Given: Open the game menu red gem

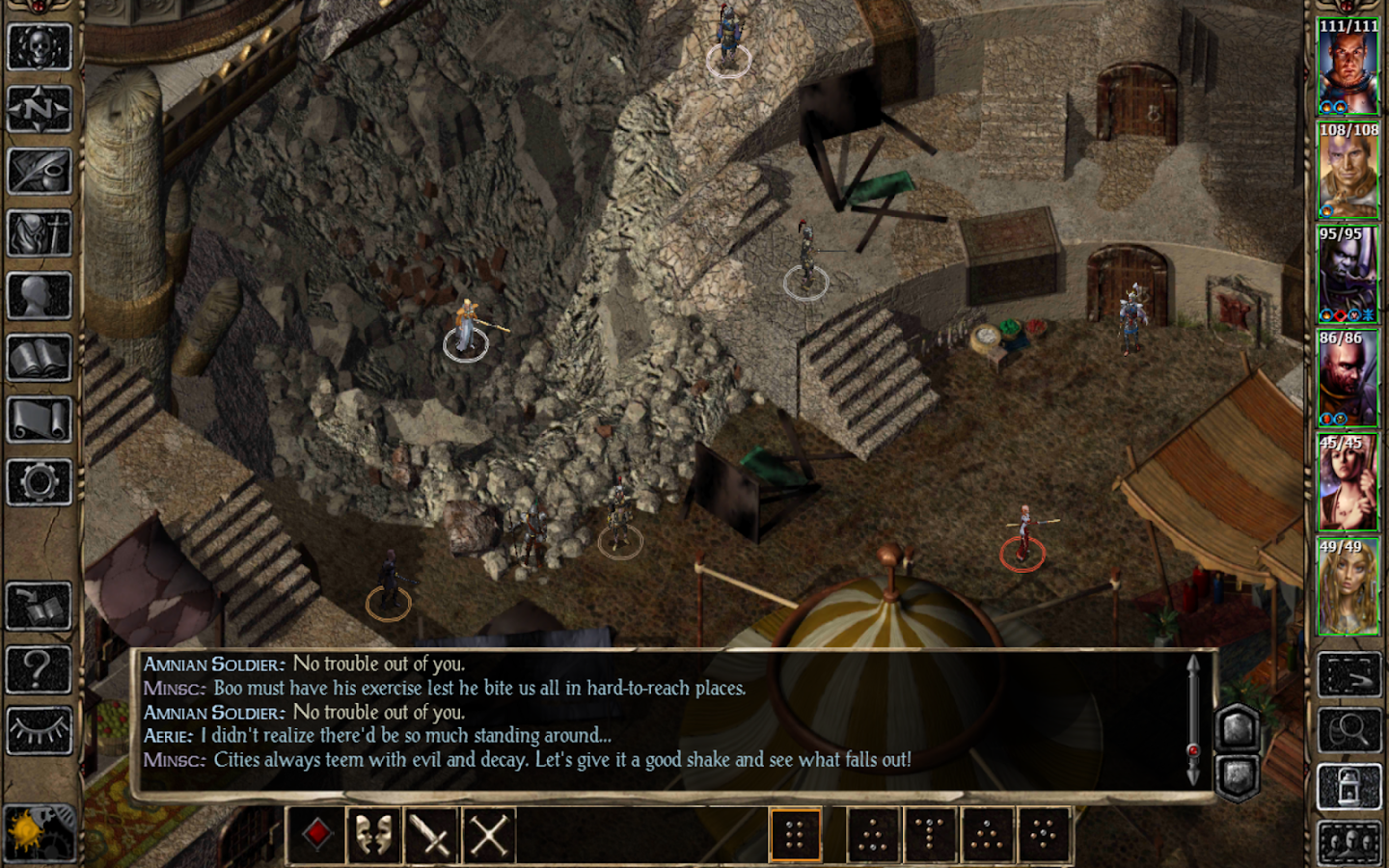Looking at the screenshot, I should click(x=316, y=833).
